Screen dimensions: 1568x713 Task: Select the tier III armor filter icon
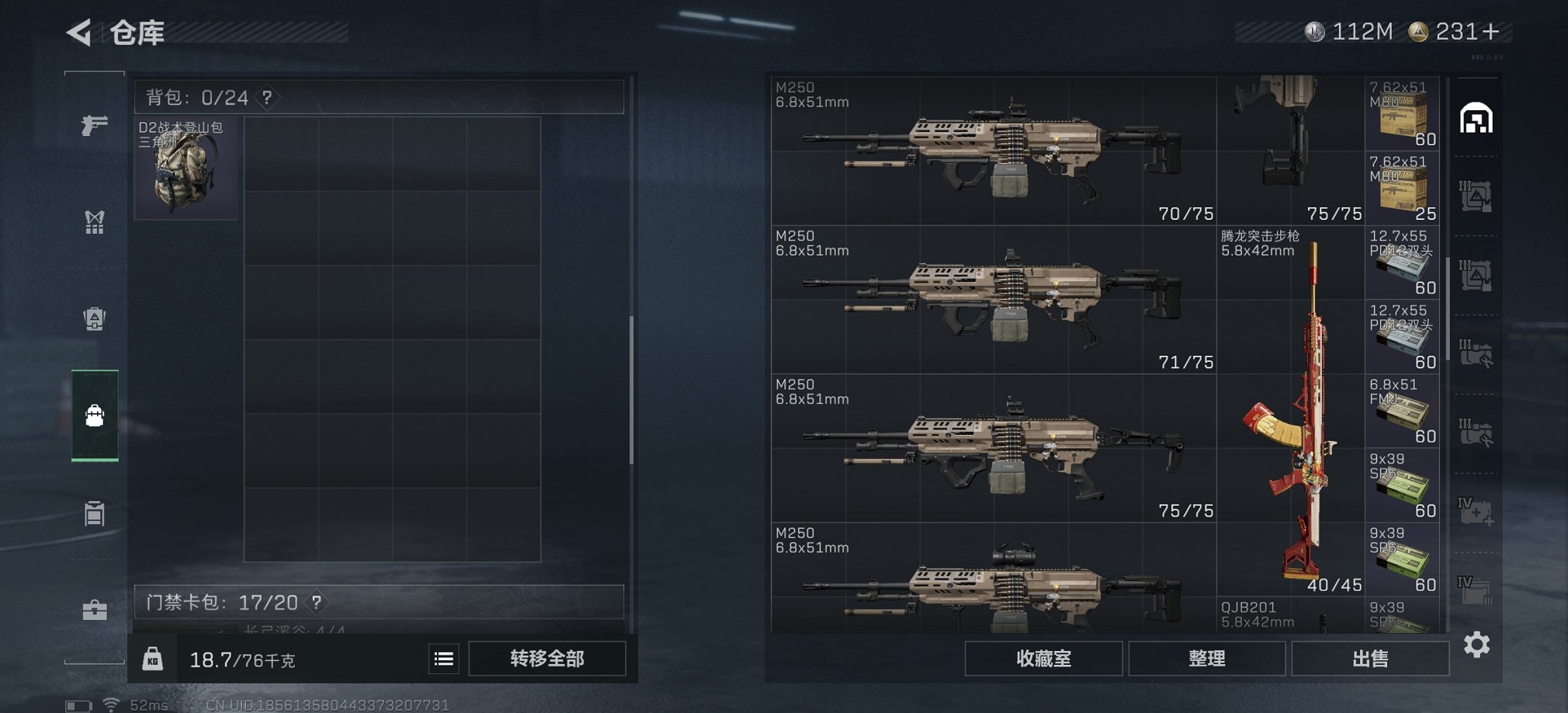(1479, 198)
